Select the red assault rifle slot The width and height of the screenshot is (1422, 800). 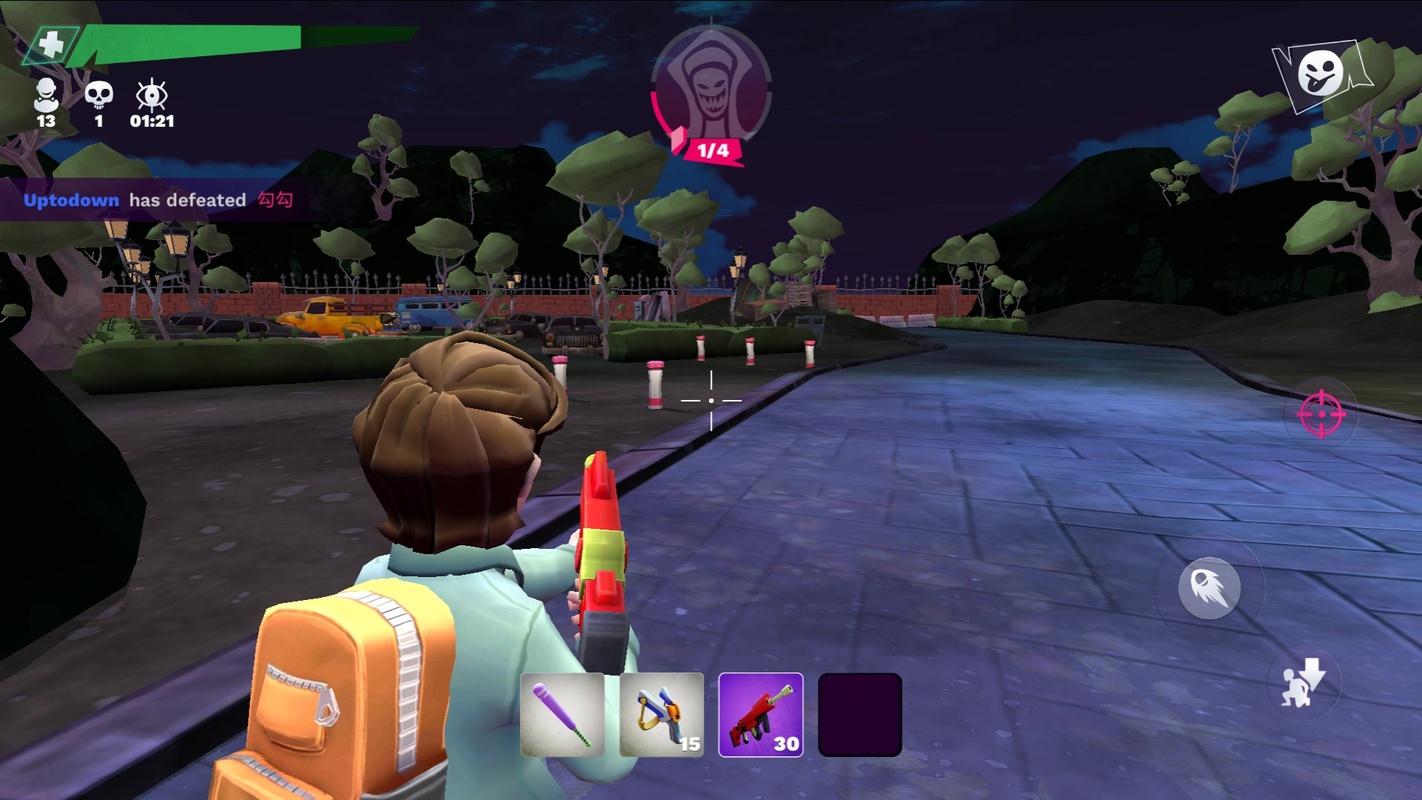coord(760,714)
